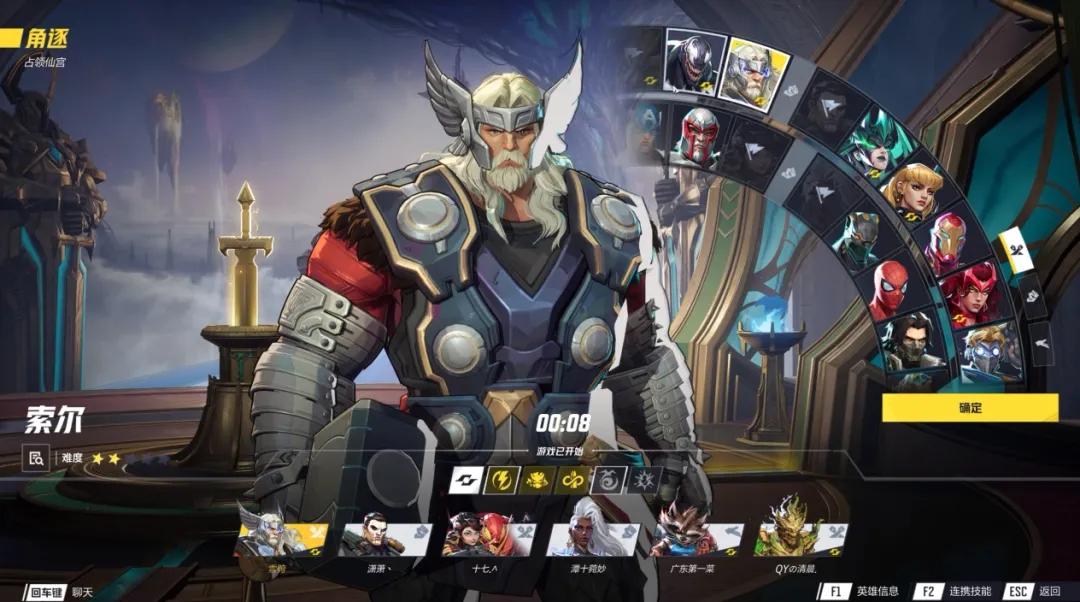Select Black Panther from the hero wheel
Viewport: 1080px width, 602px height.
tap(859, 238)
